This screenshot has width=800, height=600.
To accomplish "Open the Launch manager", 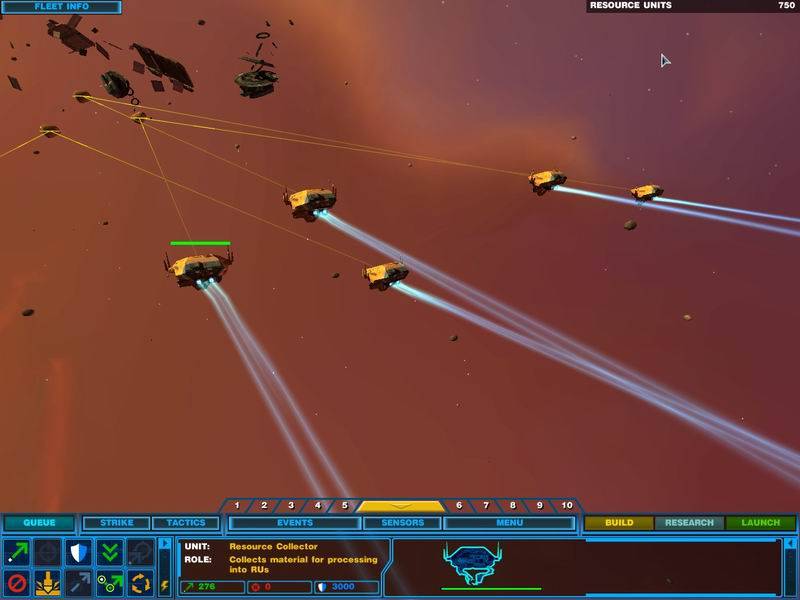I will click(x=760, y=523).
